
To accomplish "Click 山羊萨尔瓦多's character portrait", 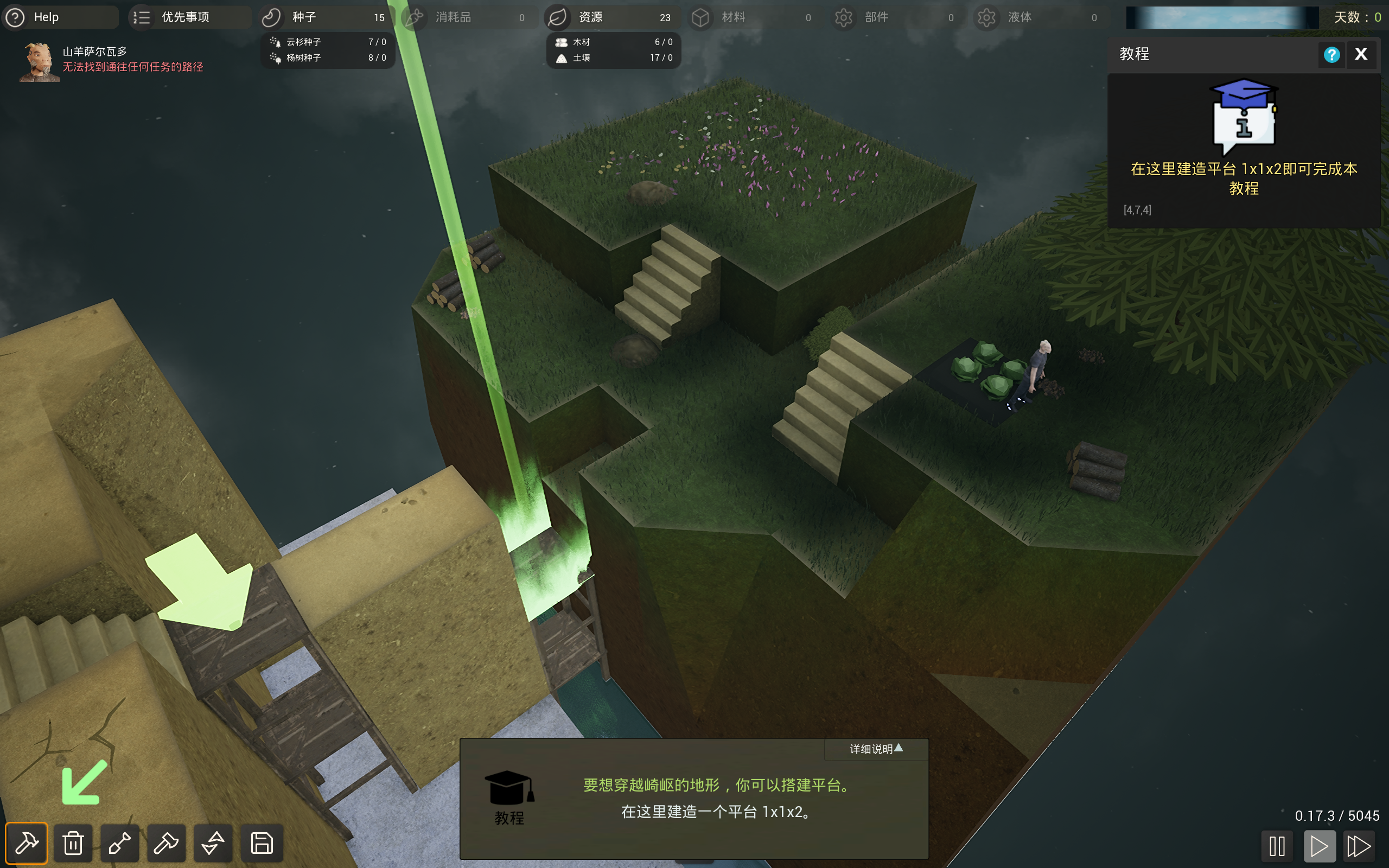I will [38, 60].
